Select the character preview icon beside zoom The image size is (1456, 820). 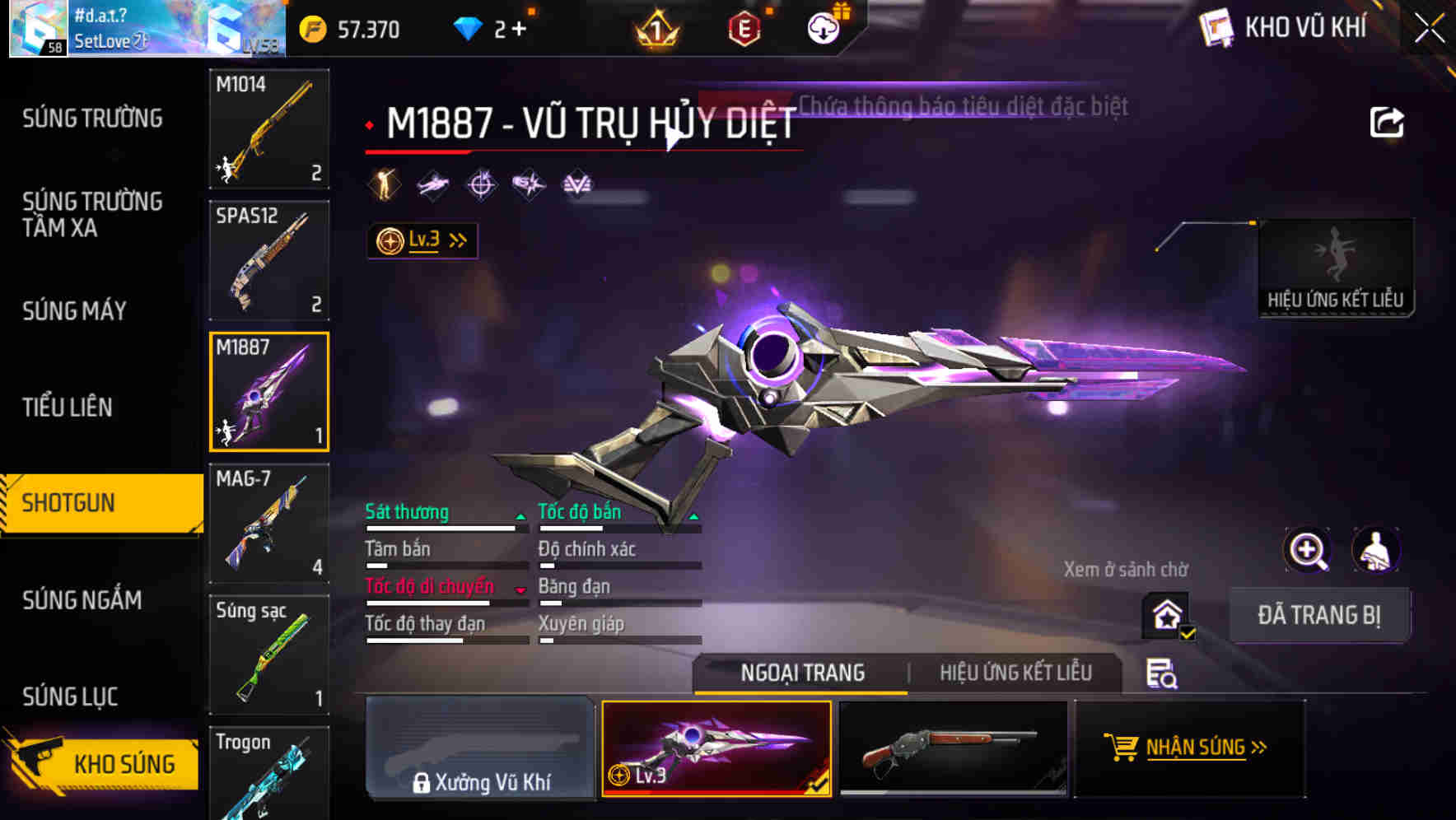click(x=1378, y=550)
